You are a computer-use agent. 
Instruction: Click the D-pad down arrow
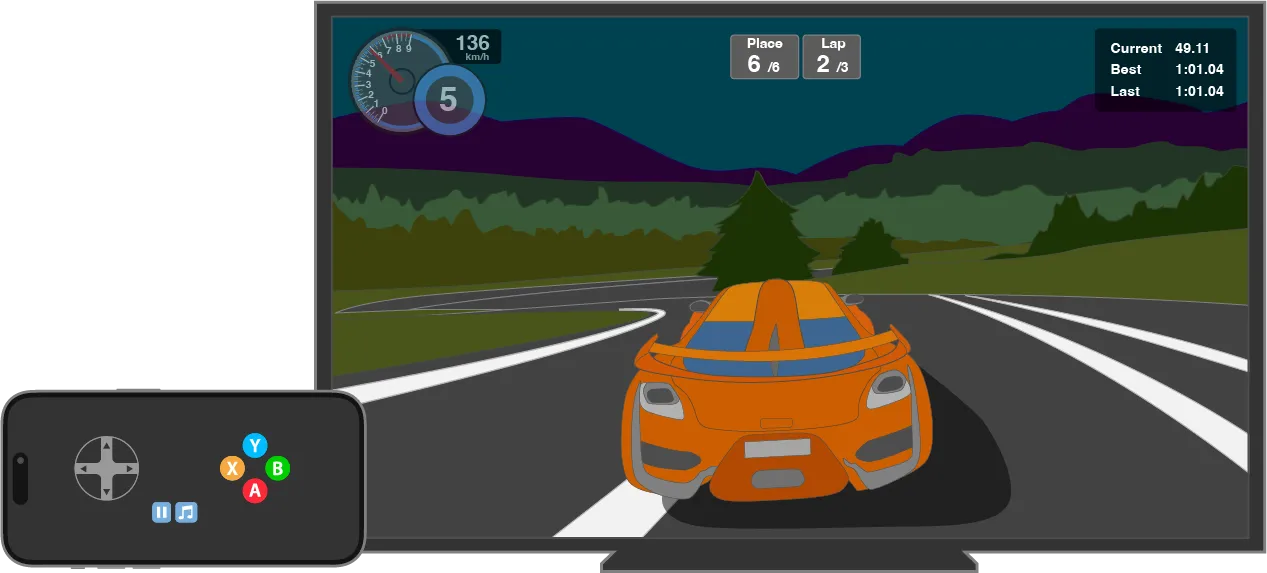[107, 491]
